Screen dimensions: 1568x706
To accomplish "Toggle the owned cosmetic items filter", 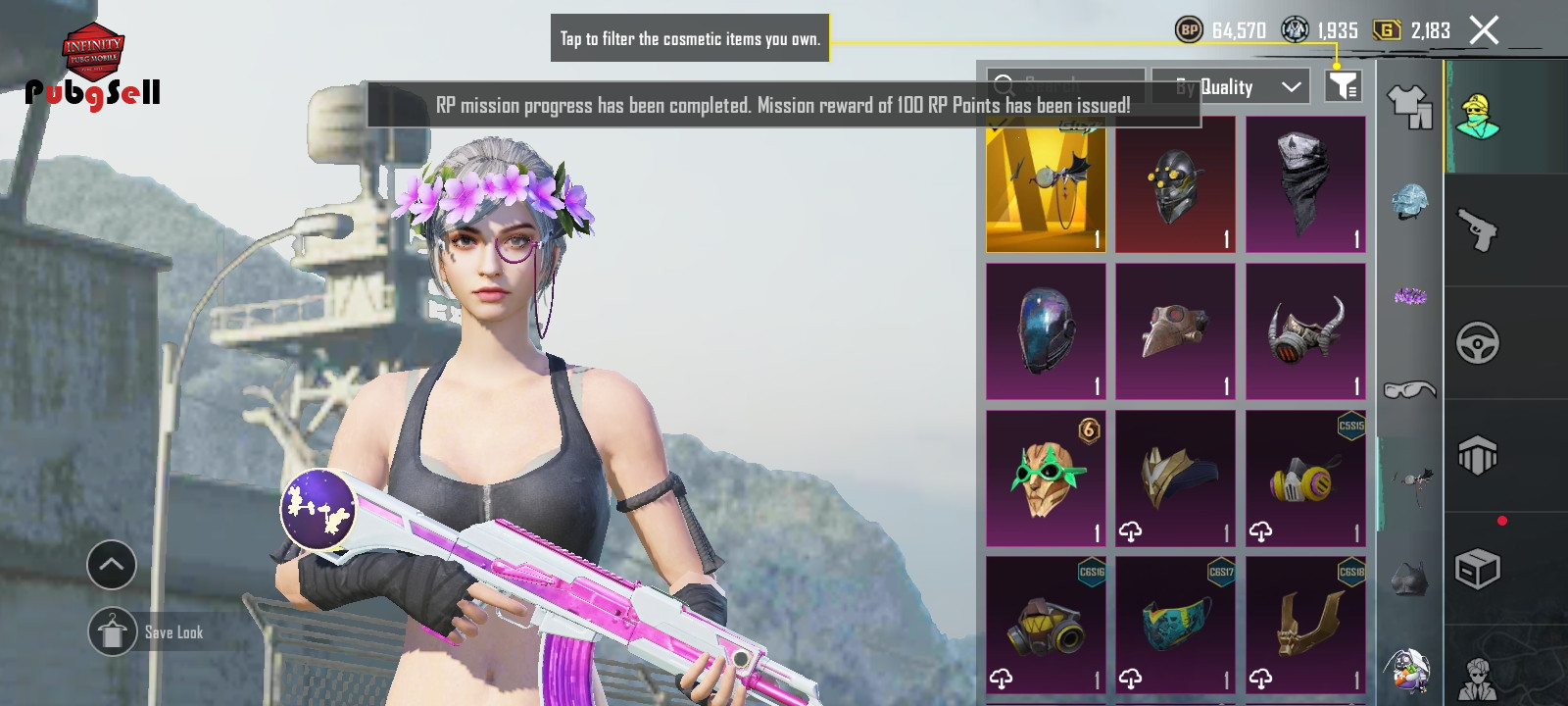I will 1343,86.
